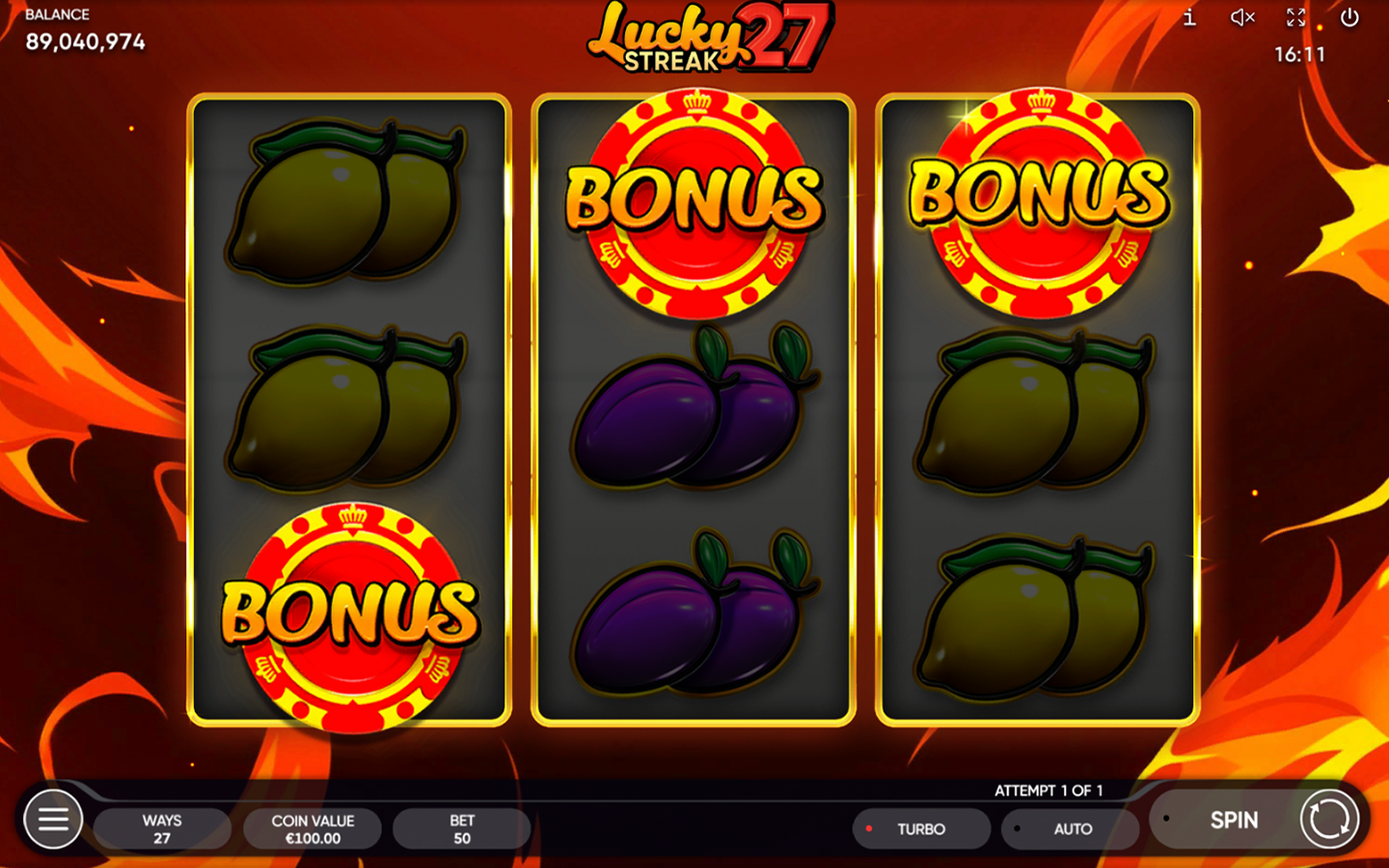The image size is (1389, 868).
Task: Open the Coin Value selector
Action: click(312, 828)
